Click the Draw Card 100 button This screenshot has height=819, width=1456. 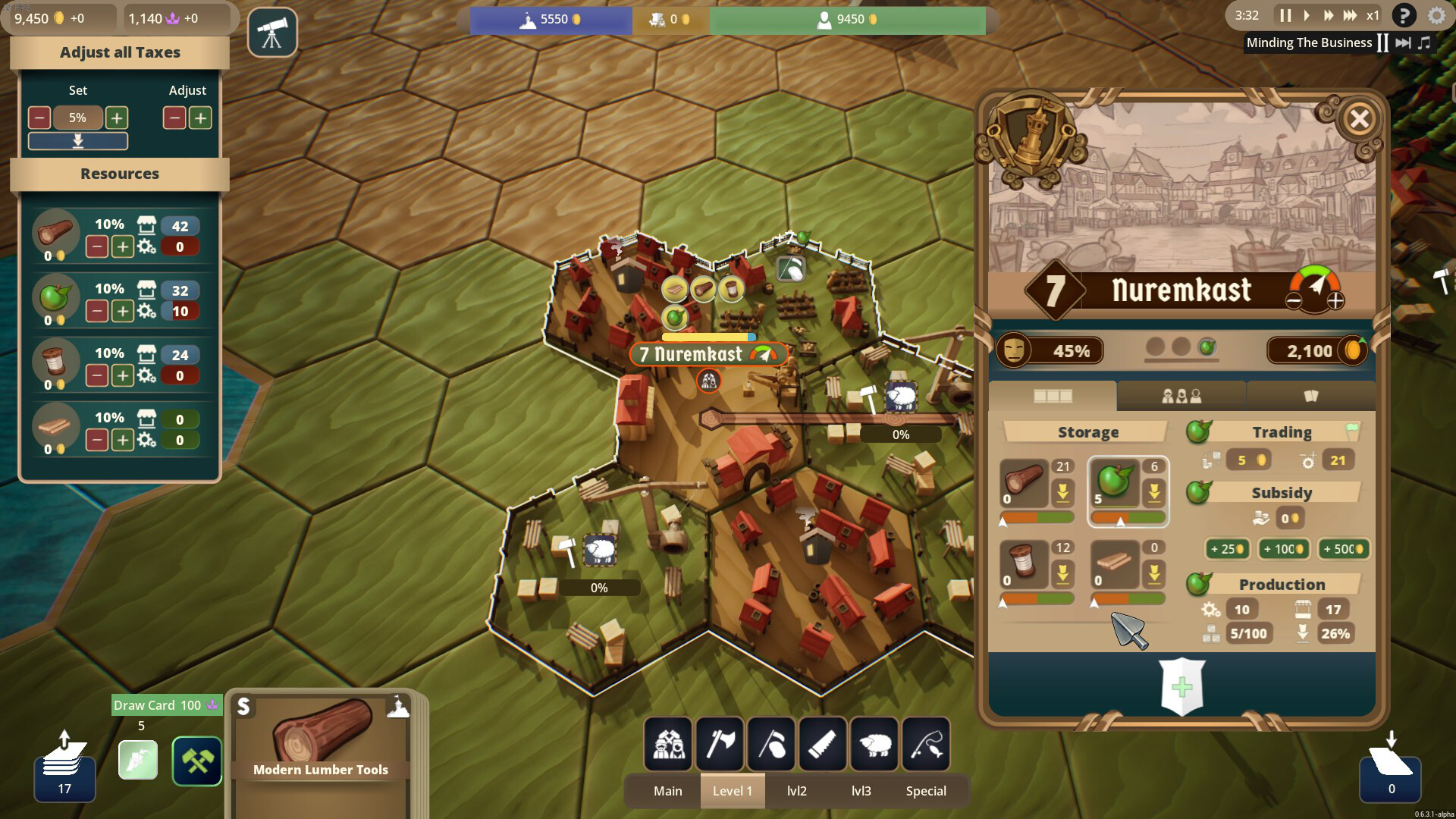tap(166, 705)
